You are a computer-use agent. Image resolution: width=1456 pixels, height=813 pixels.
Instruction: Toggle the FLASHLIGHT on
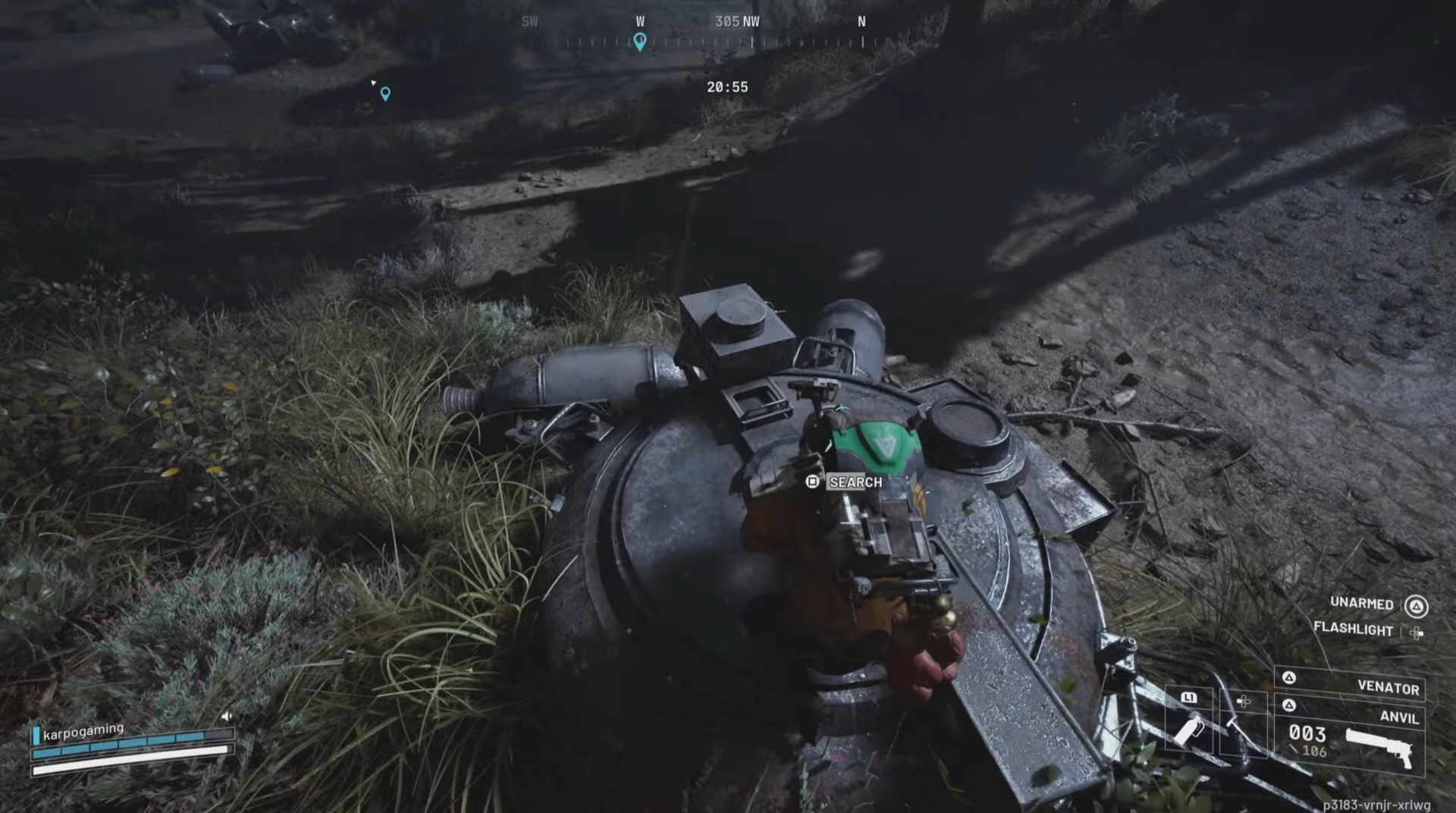click(x=1354, y=631)
